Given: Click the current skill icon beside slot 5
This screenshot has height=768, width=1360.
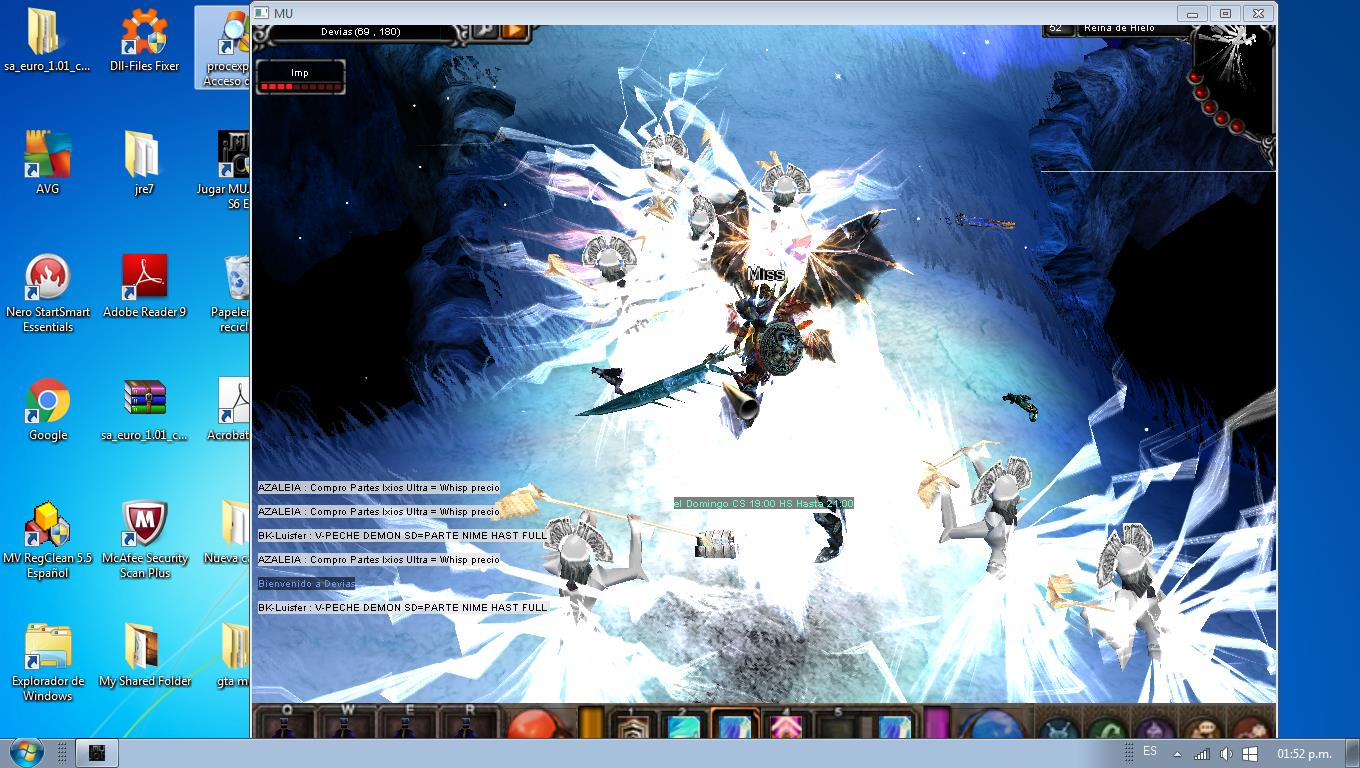Looking at the screenshot, I should tap(893, 726).
